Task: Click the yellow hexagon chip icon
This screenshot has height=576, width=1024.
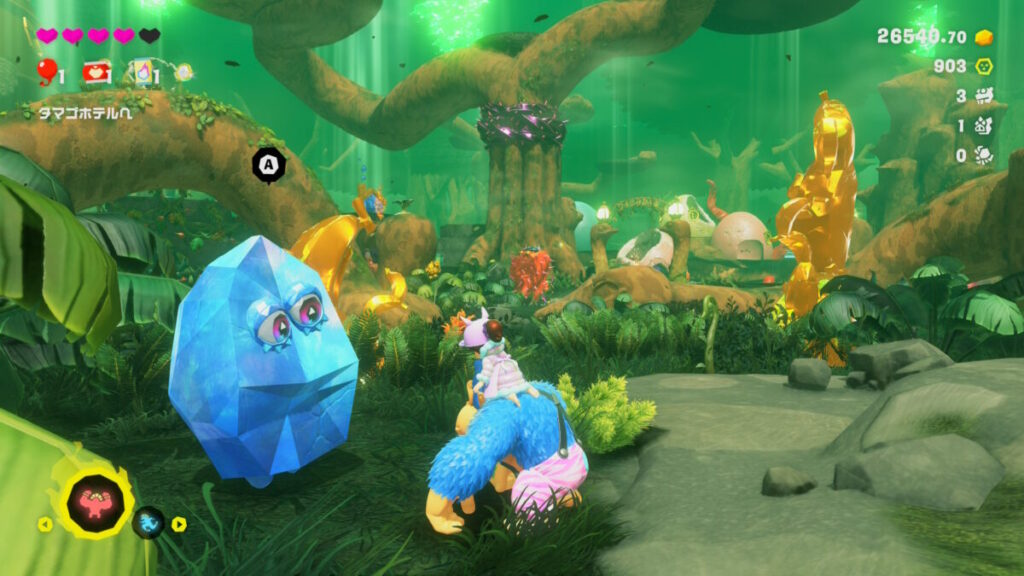Action: pyautogui.click(x=984, y=66)
